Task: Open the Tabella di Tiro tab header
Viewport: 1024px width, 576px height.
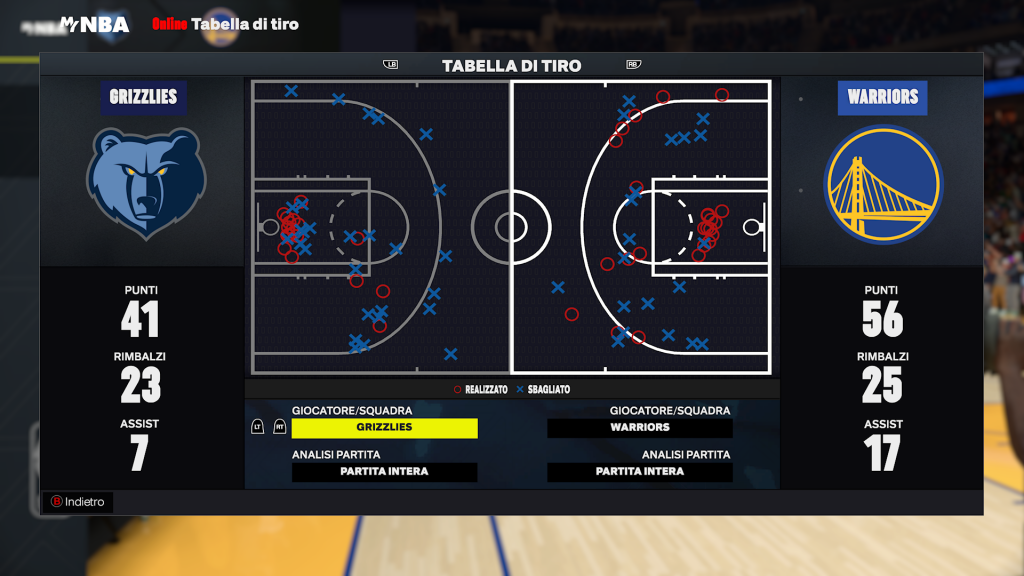Action: tap(511, 66)
